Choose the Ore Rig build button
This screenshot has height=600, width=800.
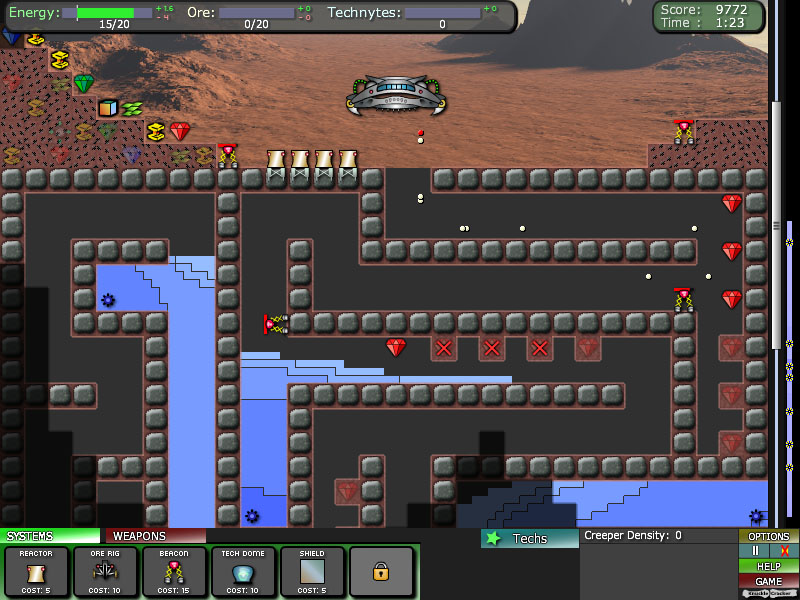pos(105,572)
